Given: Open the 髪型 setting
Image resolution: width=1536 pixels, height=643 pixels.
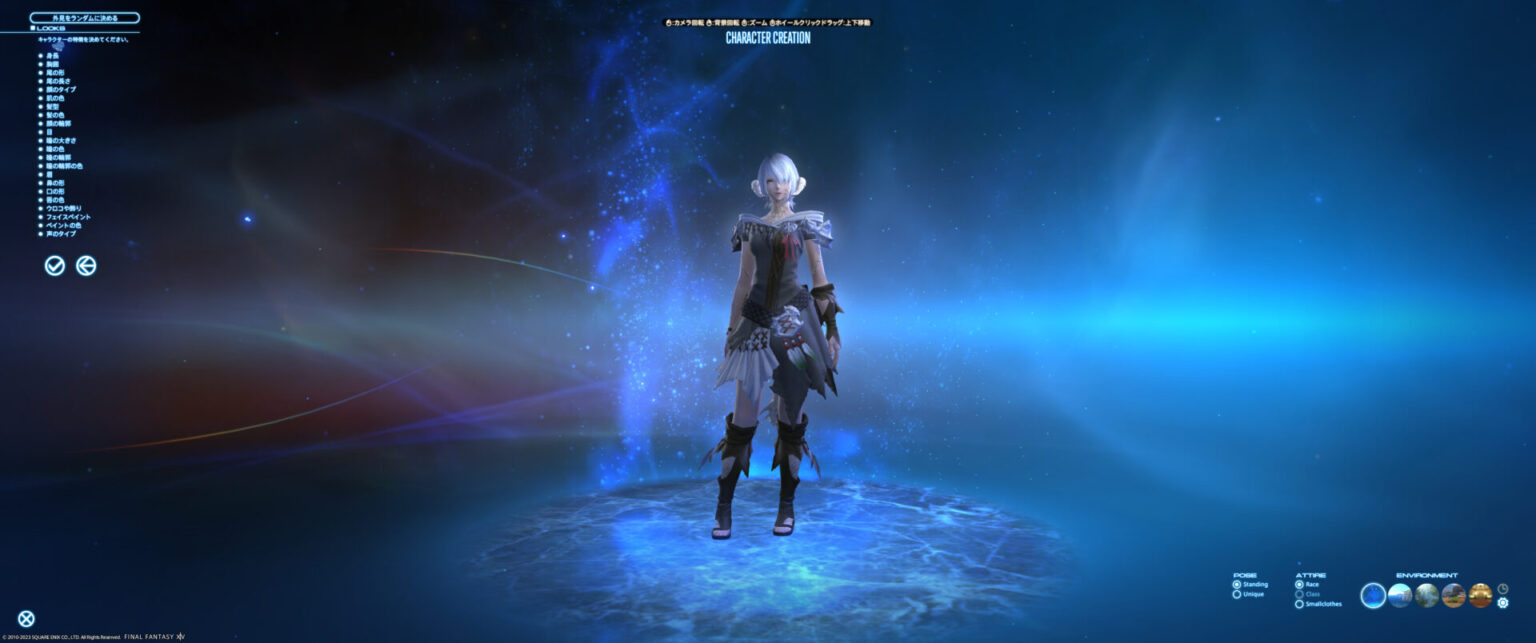Looking at the screenshot, I should [52, 106].
